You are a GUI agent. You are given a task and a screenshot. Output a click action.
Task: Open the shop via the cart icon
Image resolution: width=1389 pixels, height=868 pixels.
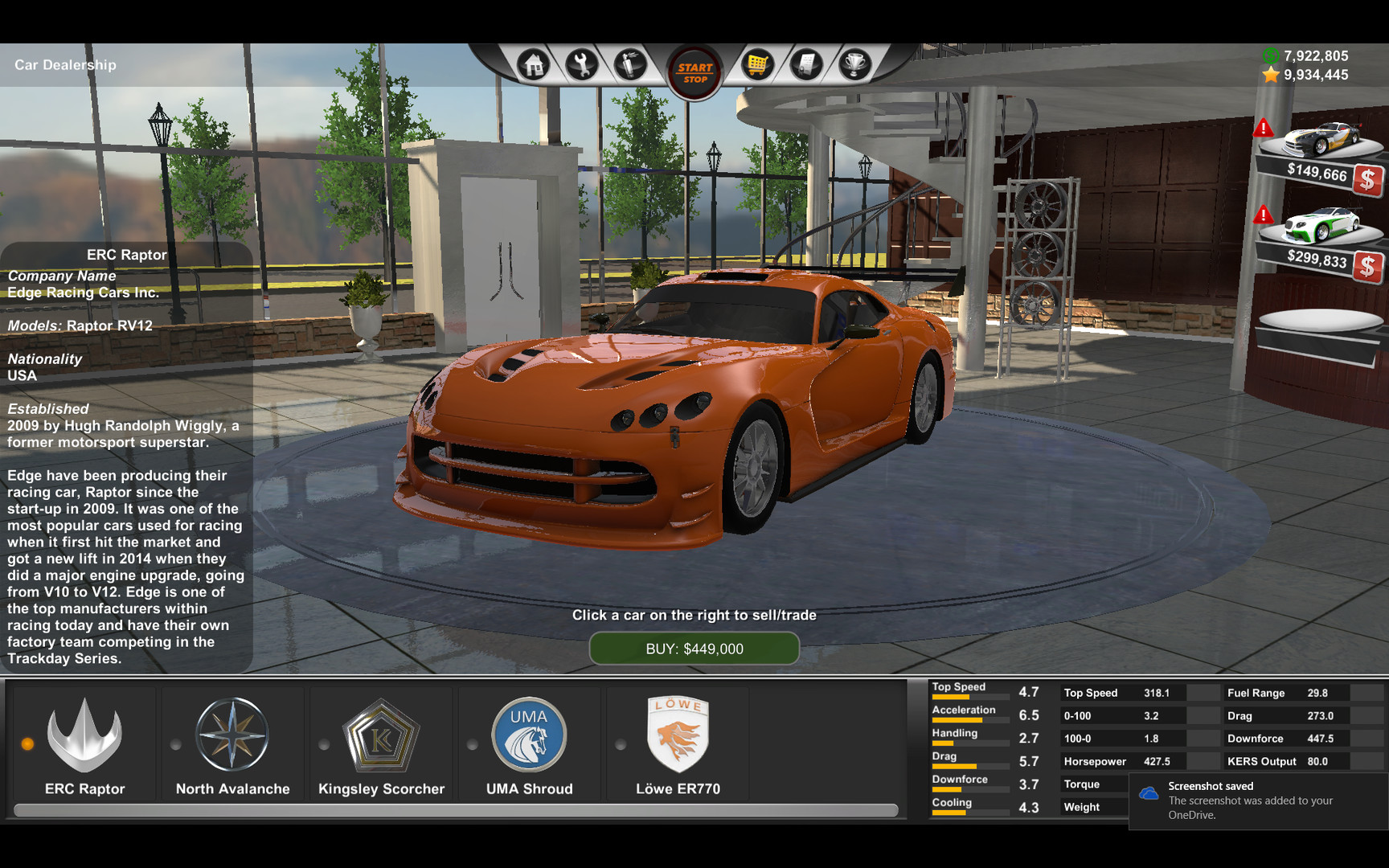click(757, 64)
